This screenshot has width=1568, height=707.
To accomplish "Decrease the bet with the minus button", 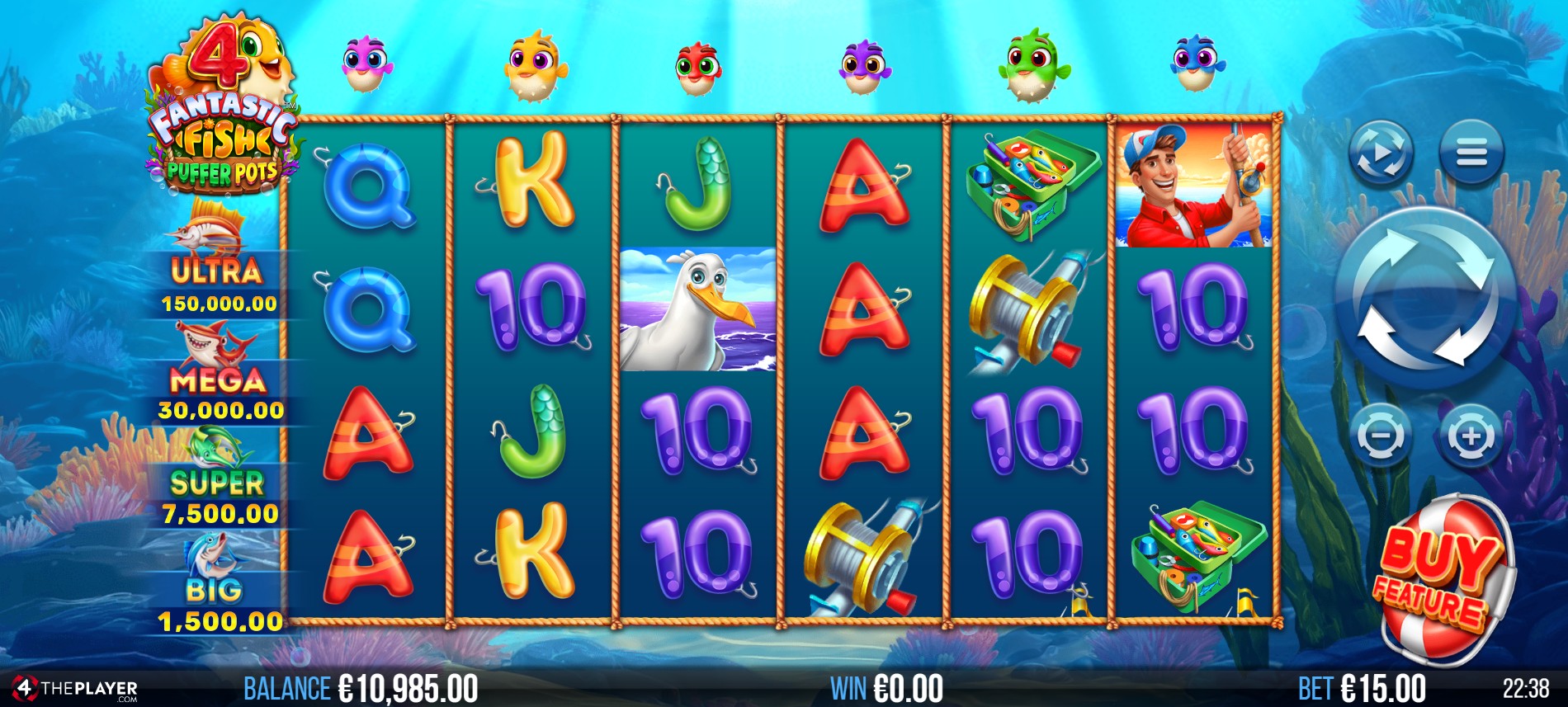I will point(1381,435).
